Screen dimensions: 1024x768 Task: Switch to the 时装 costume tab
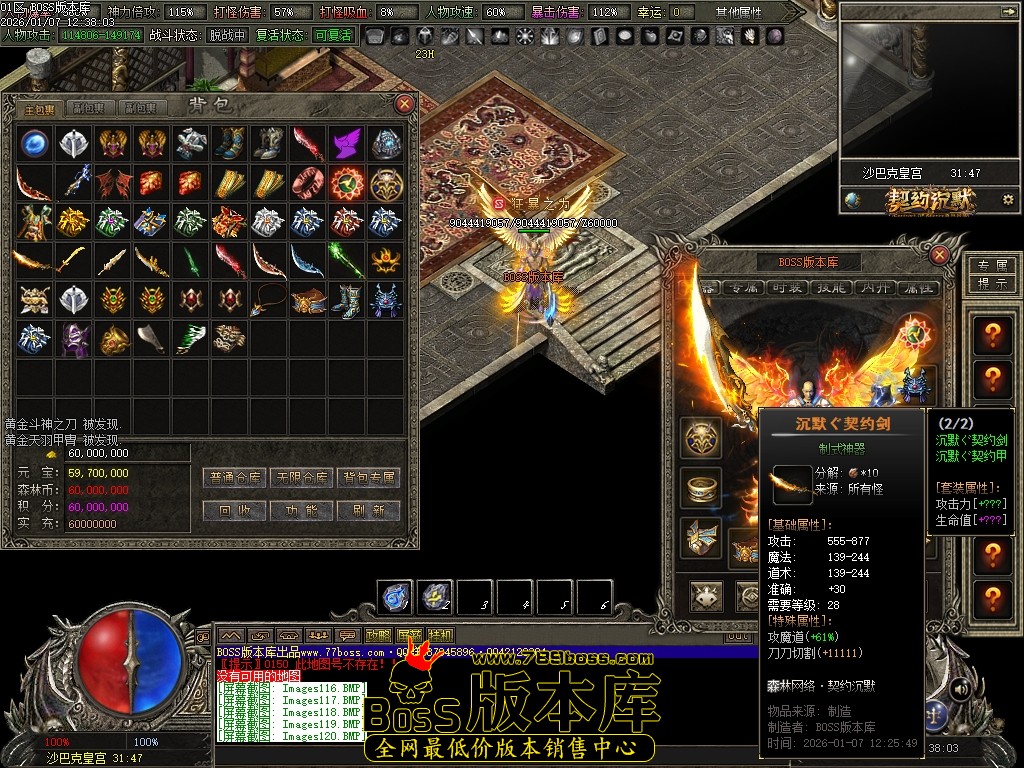tap(787, 287)
